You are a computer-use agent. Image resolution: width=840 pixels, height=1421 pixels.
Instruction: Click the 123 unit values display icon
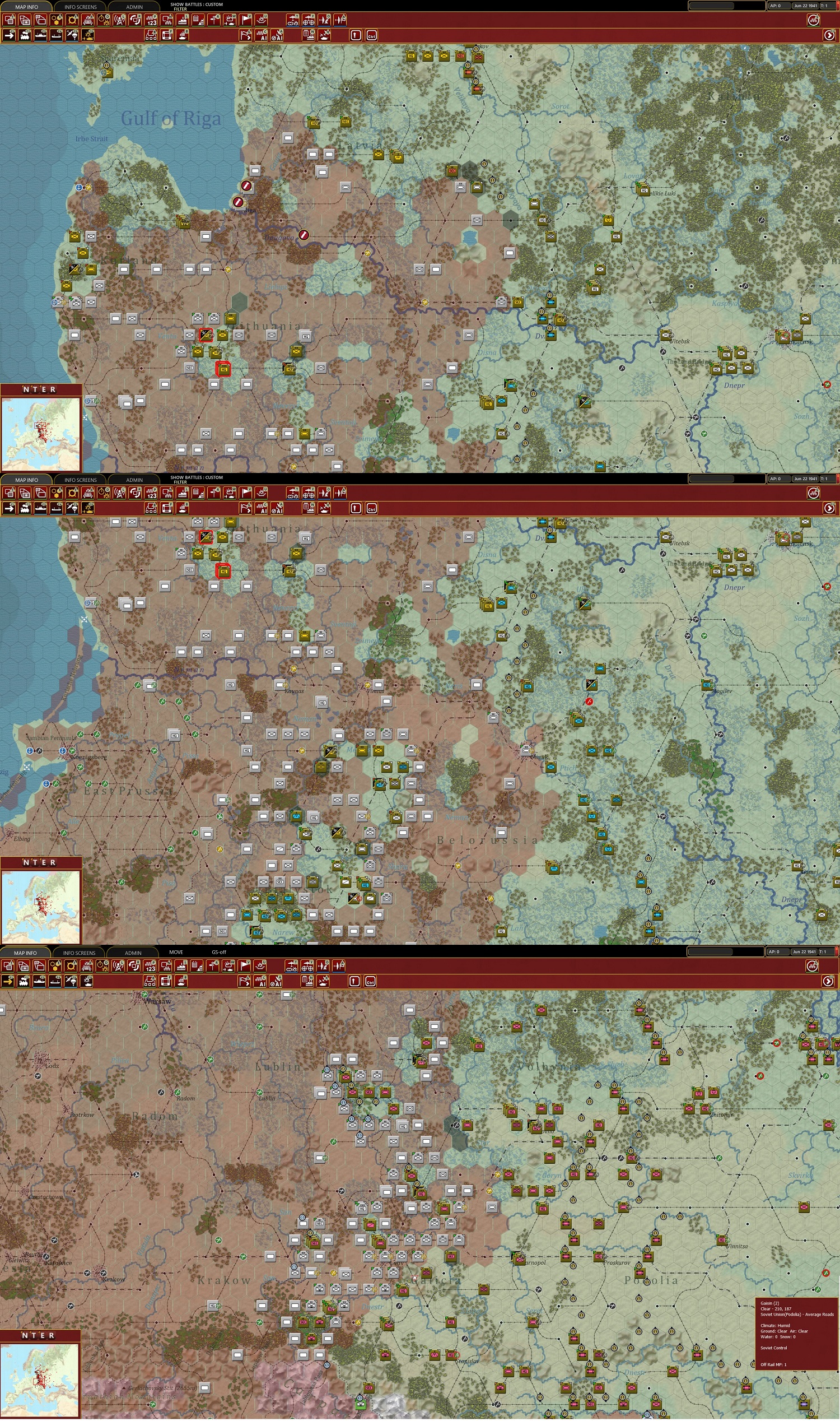pos(150,20)
